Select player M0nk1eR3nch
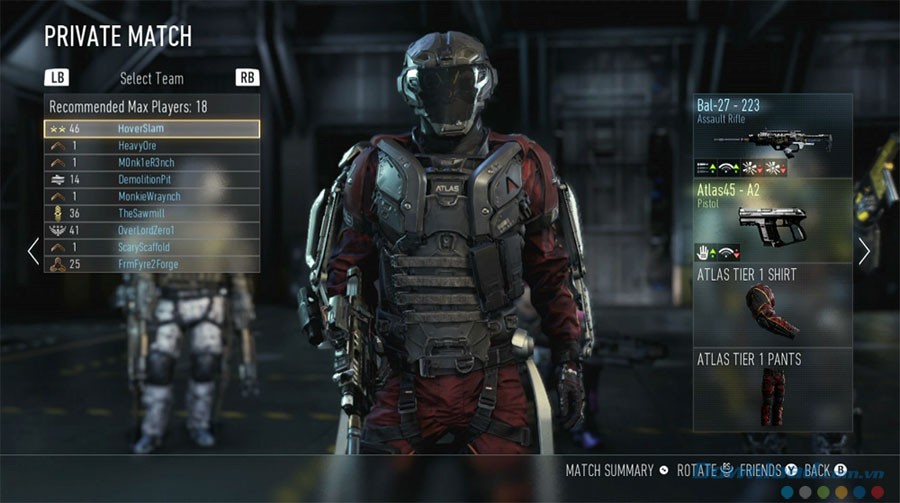 click(x=151, y=163)
